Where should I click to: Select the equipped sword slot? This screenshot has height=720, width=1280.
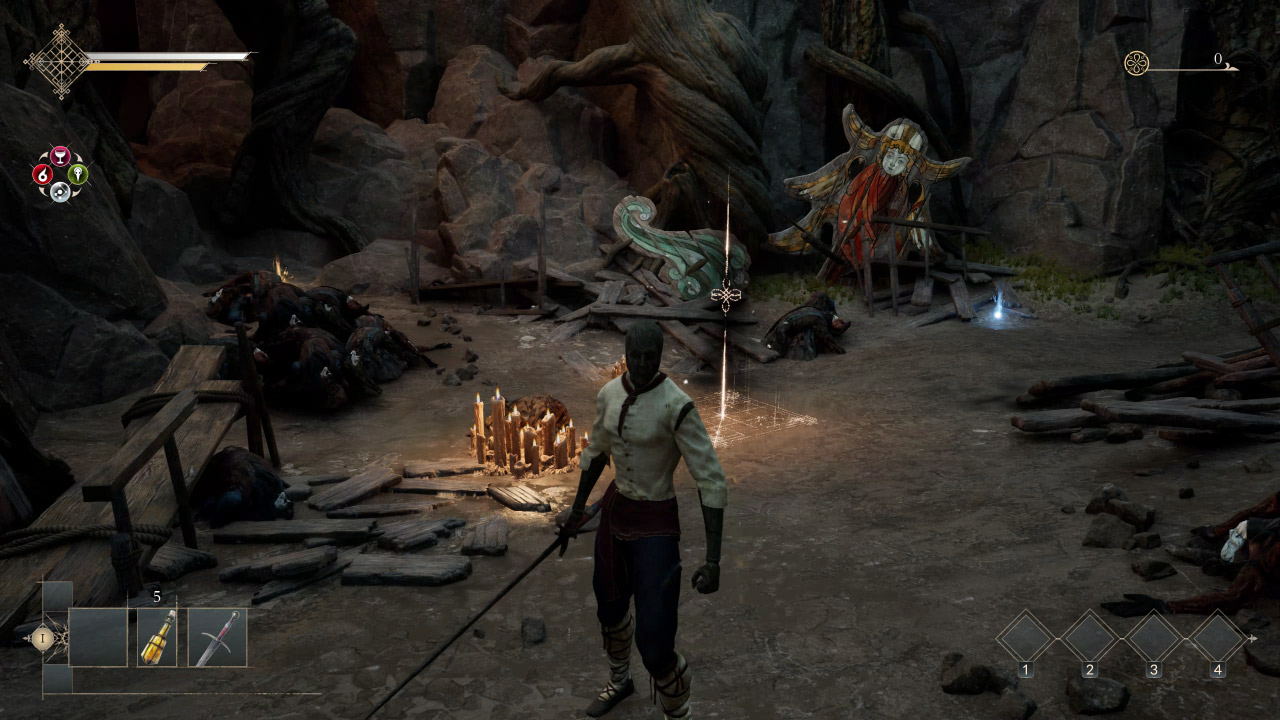217,638
